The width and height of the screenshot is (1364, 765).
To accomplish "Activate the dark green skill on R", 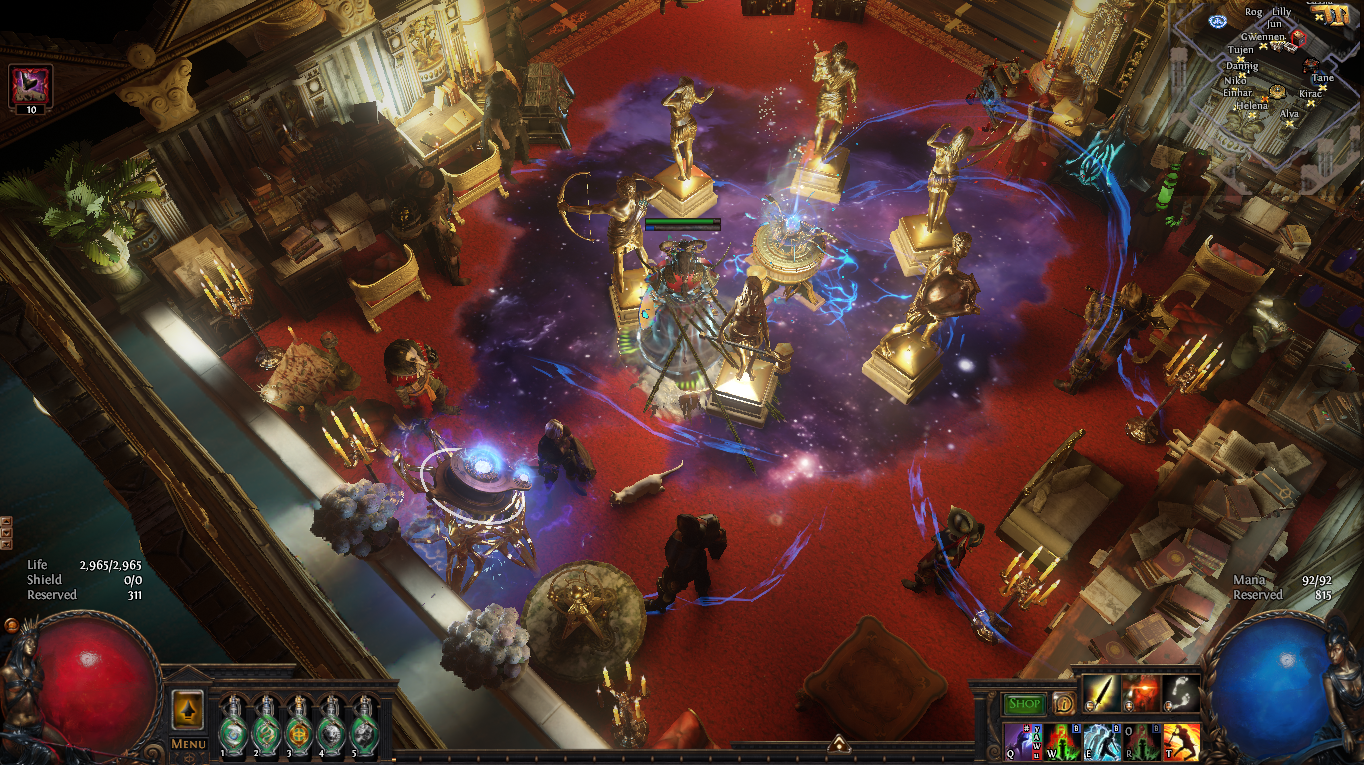I will 1141,742.
